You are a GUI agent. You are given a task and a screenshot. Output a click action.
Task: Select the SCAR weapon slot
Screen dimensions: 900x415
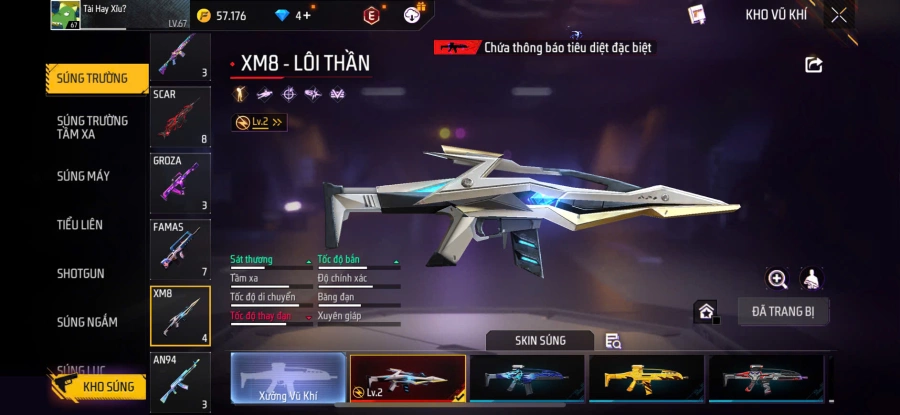180,117
